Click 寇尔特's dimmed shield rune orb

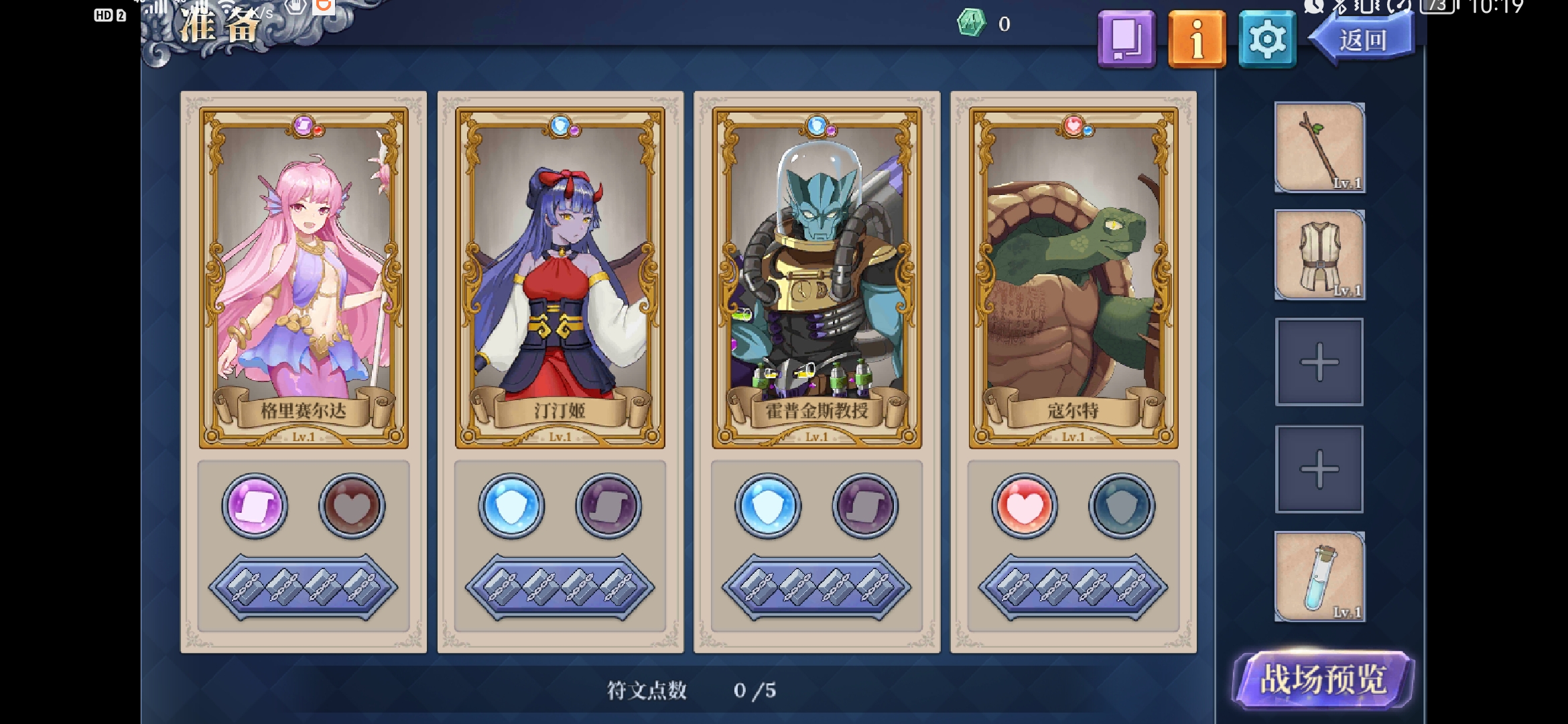pos(1122,506)
